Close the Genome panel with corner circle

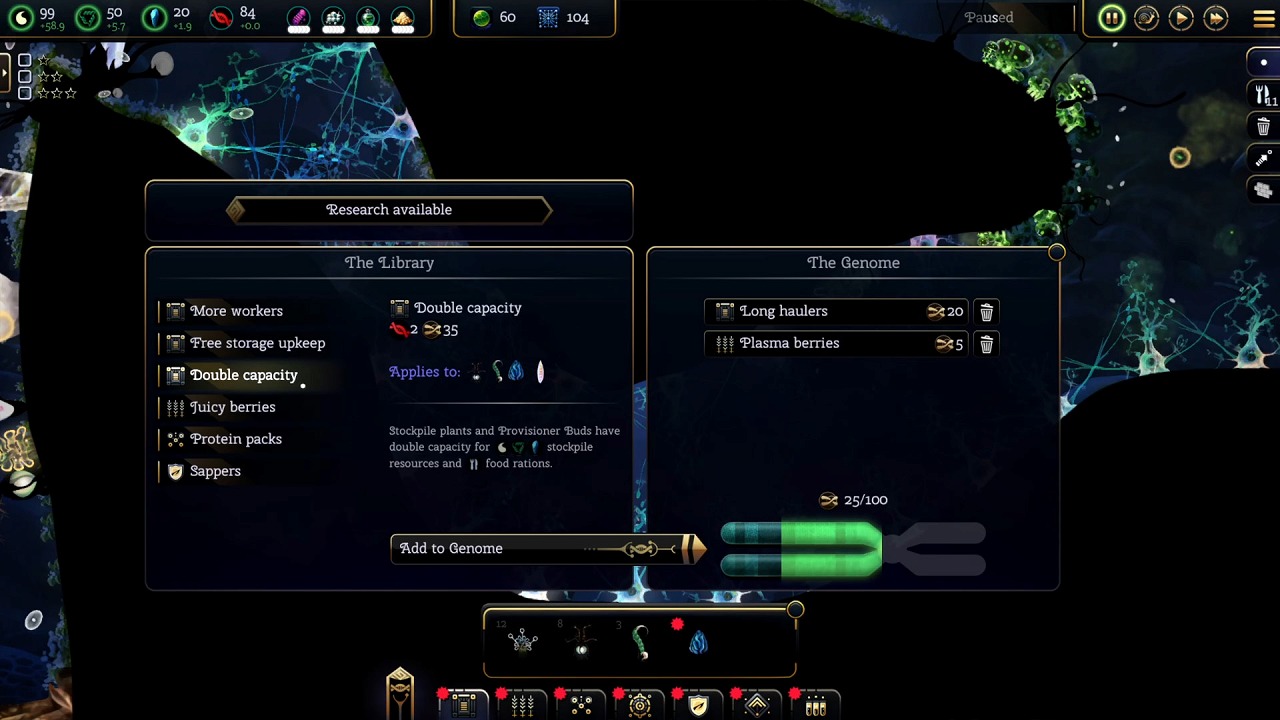pyautogui.click(x=1057, y=253)
